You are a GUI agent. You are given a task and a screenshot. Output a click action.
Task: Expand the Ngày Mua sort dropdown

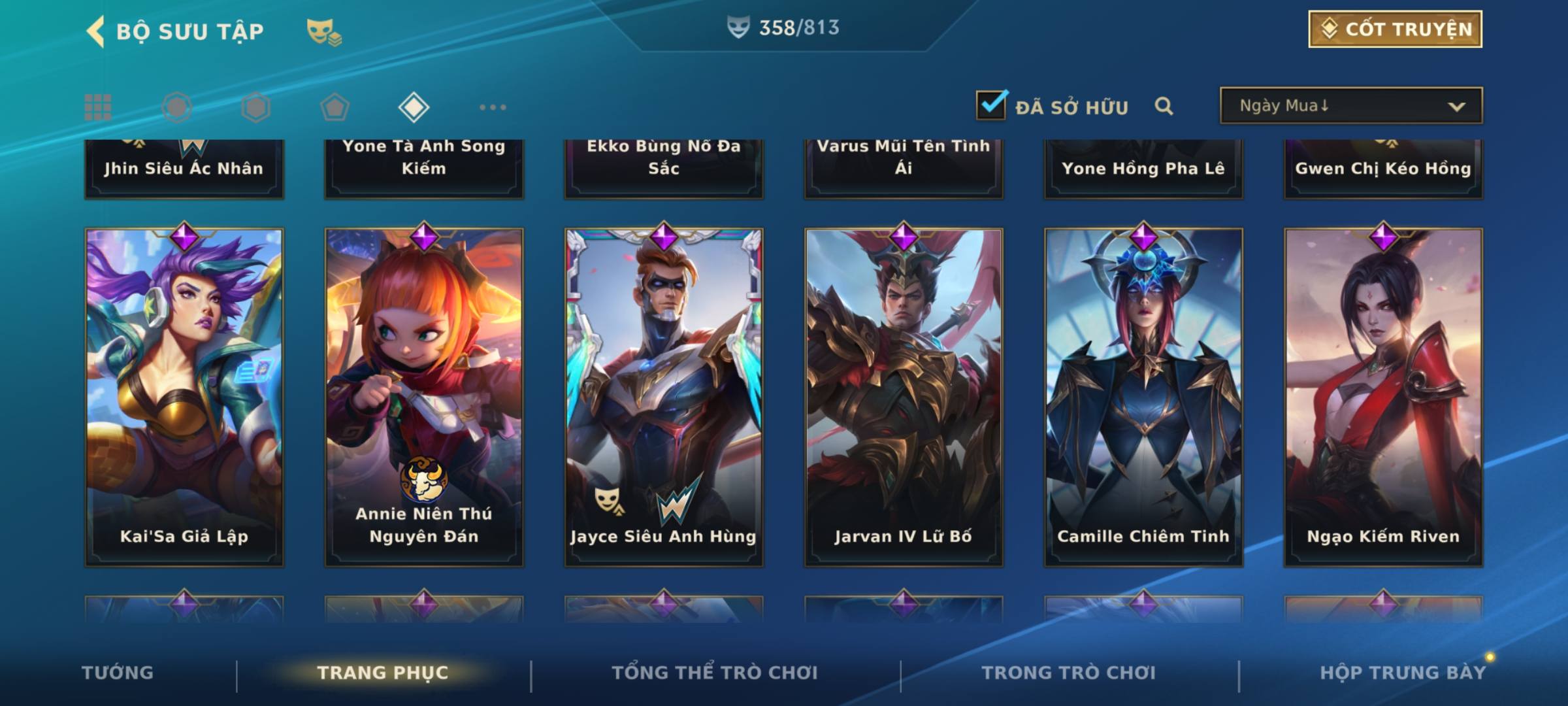click(x=1350, y=106)
